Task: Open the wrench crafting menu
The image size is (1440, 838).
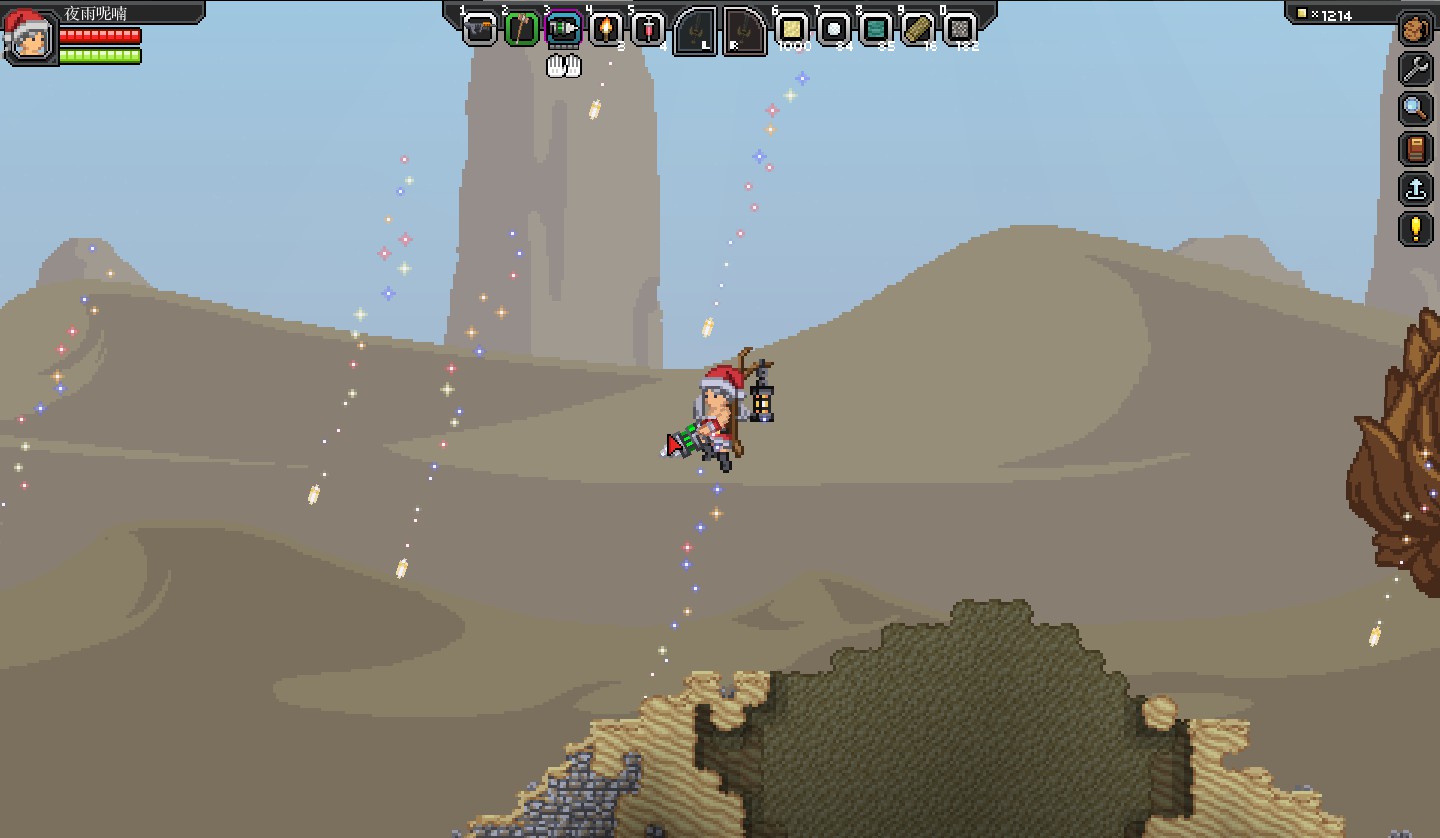Action: [1416, 69]
